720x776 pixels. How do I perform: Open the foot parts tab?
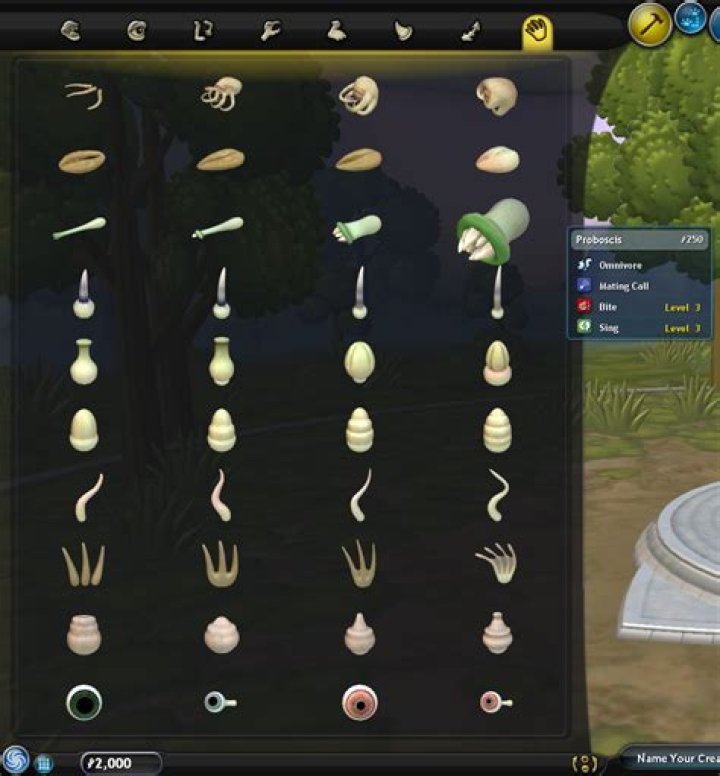tap(337, 32)
